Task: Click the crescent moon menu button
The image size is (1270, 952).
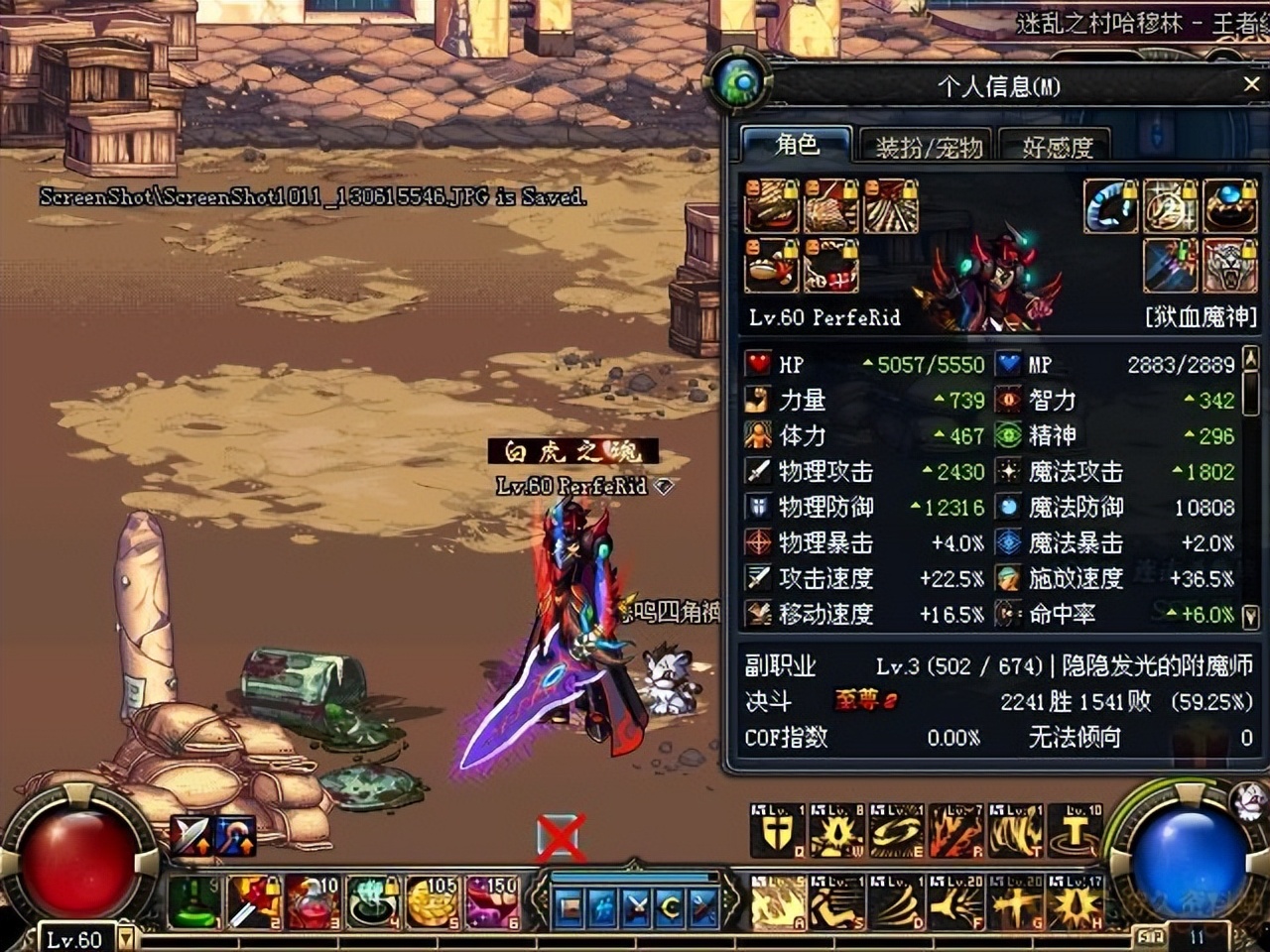Action: (670, 907)
